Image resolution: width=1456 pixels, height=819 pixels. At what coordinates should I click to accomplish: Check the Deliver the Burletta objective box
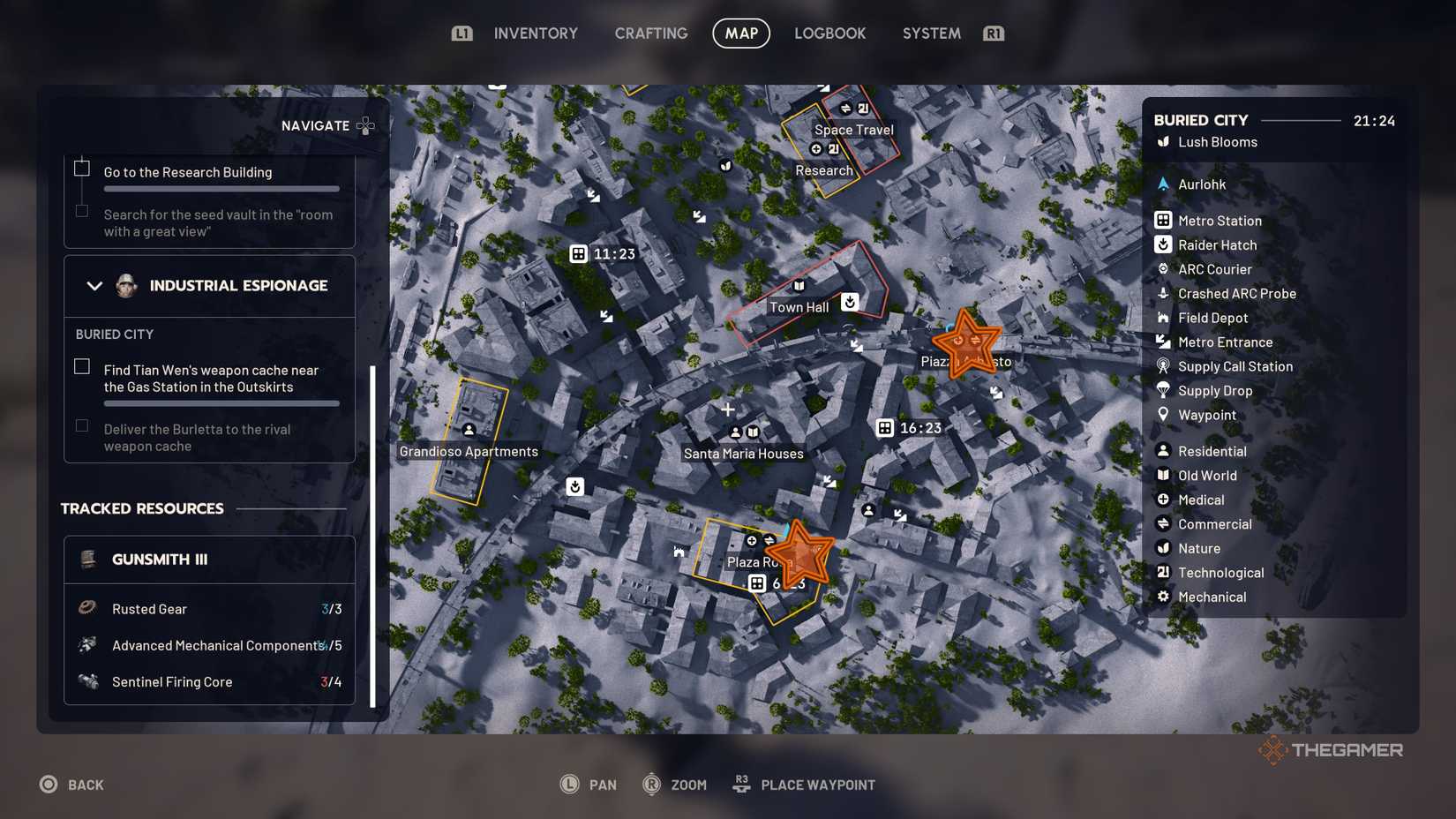[82, 425]
